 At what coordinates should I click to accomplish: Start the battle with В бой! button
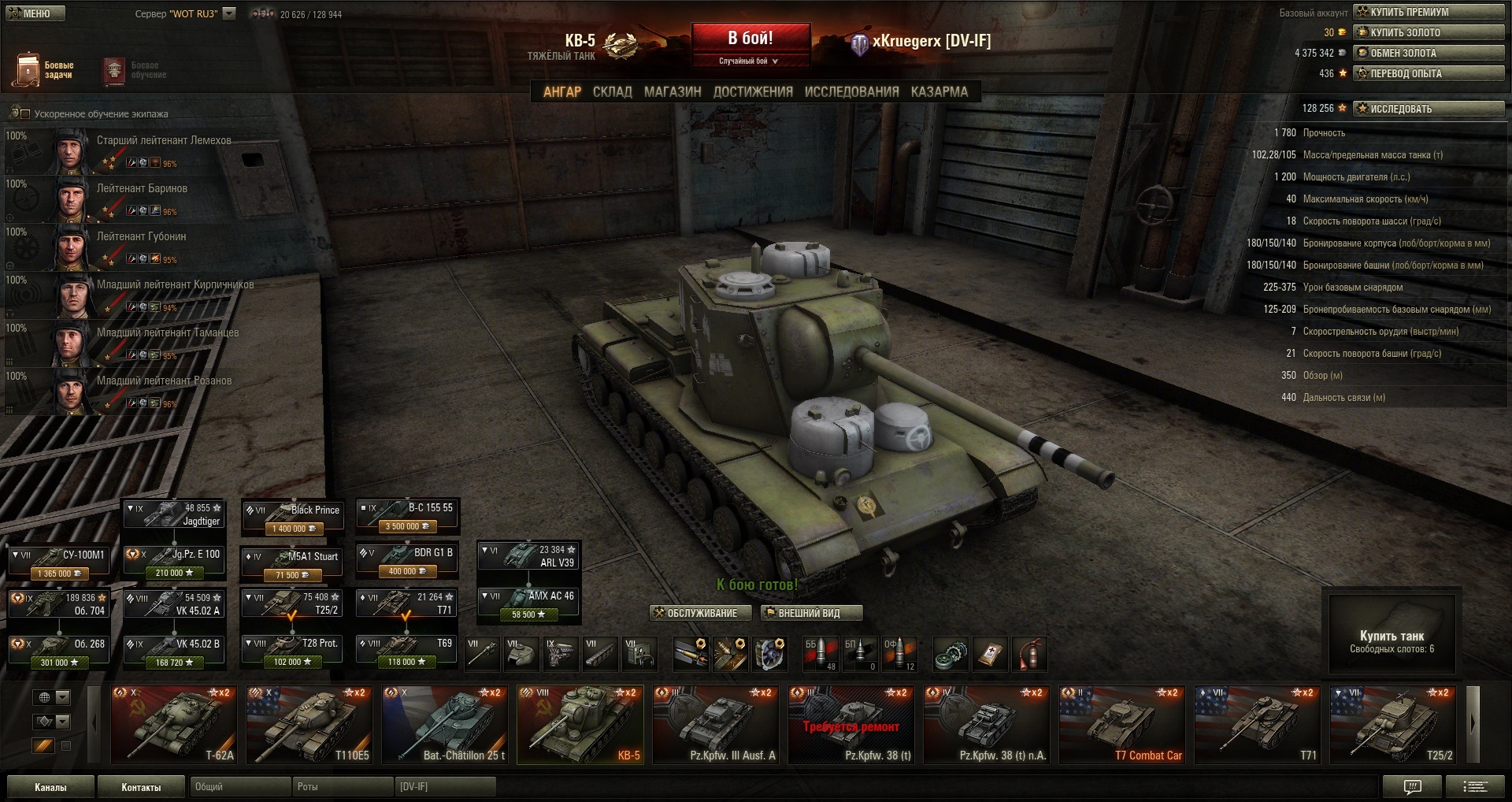click(x=750, y=39)
